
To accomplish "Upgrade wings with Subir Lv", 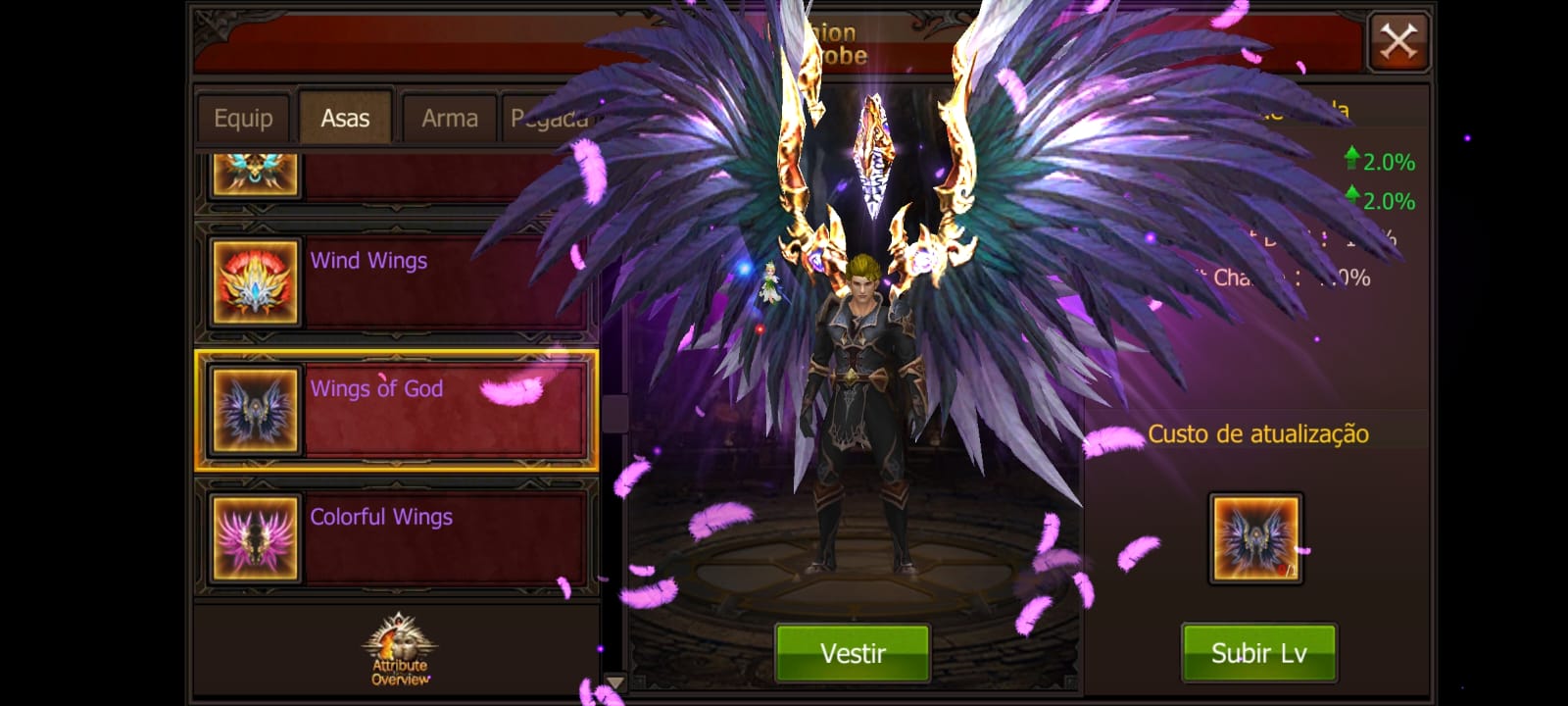I will pos(1258,653).
